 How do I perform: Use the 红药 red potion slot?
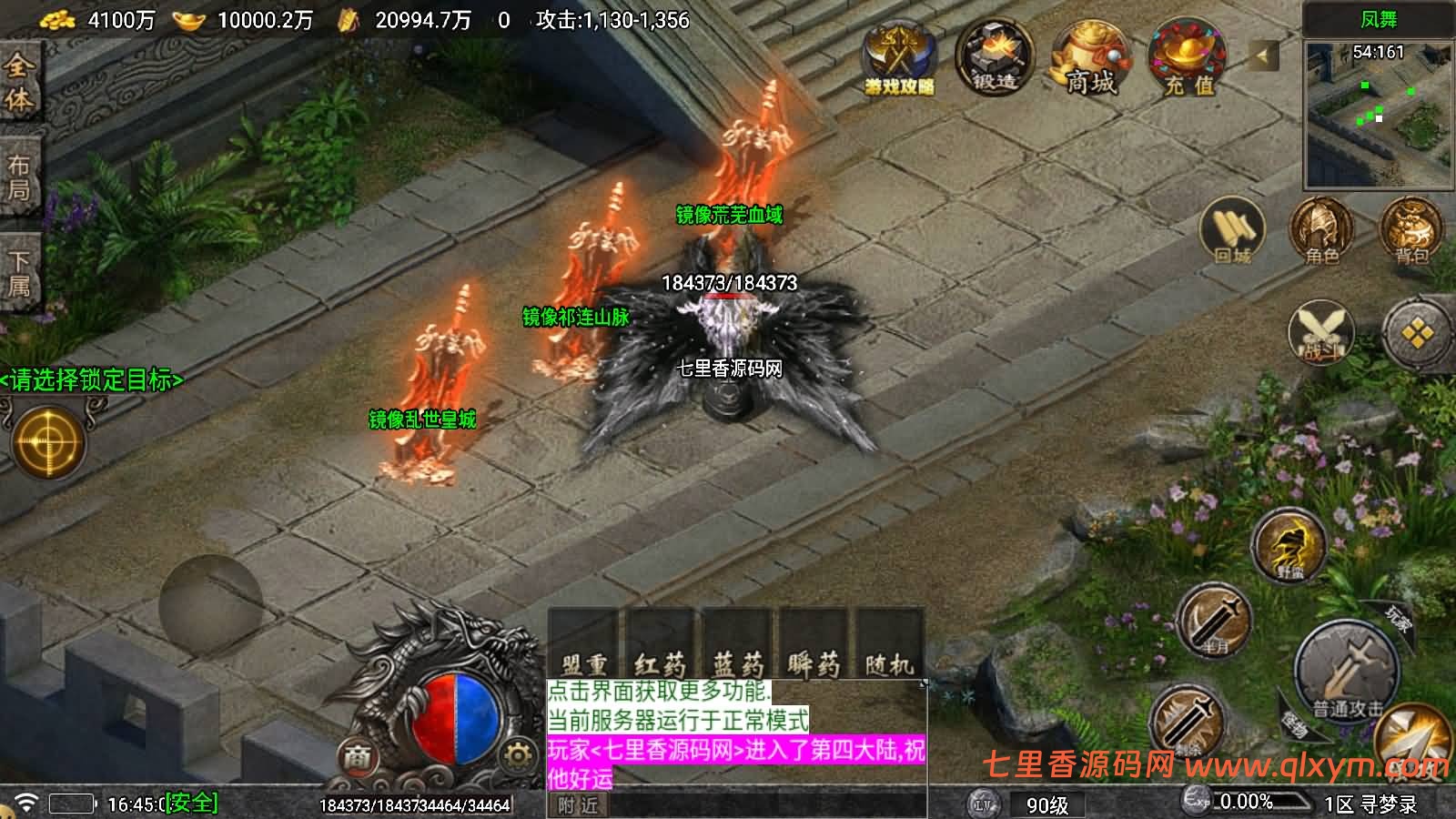point(660,647)
